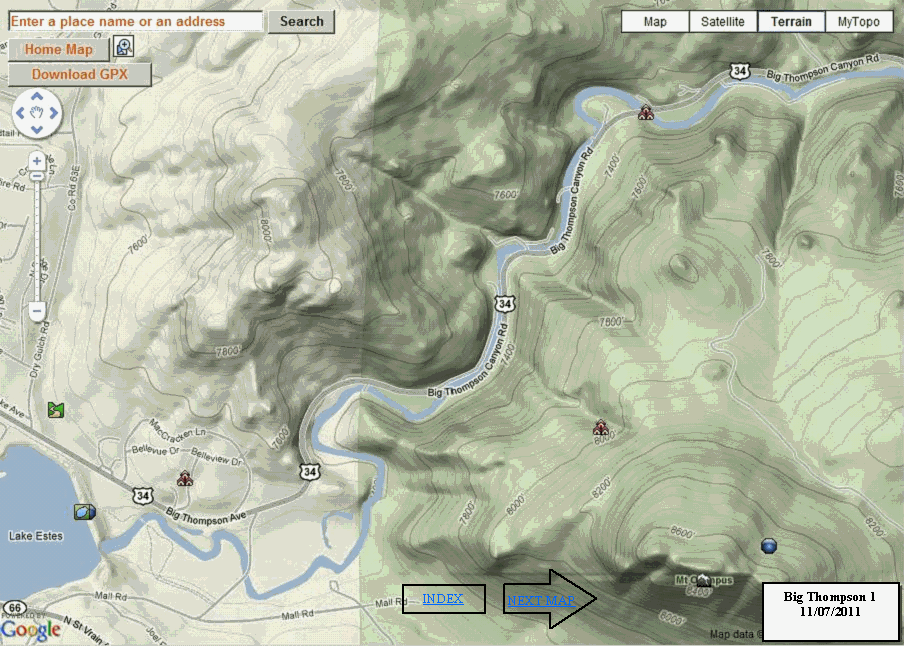Viewport: 904px width, 646px height.
Task: Download the GPX file
Action: click(x=80, y=75)
